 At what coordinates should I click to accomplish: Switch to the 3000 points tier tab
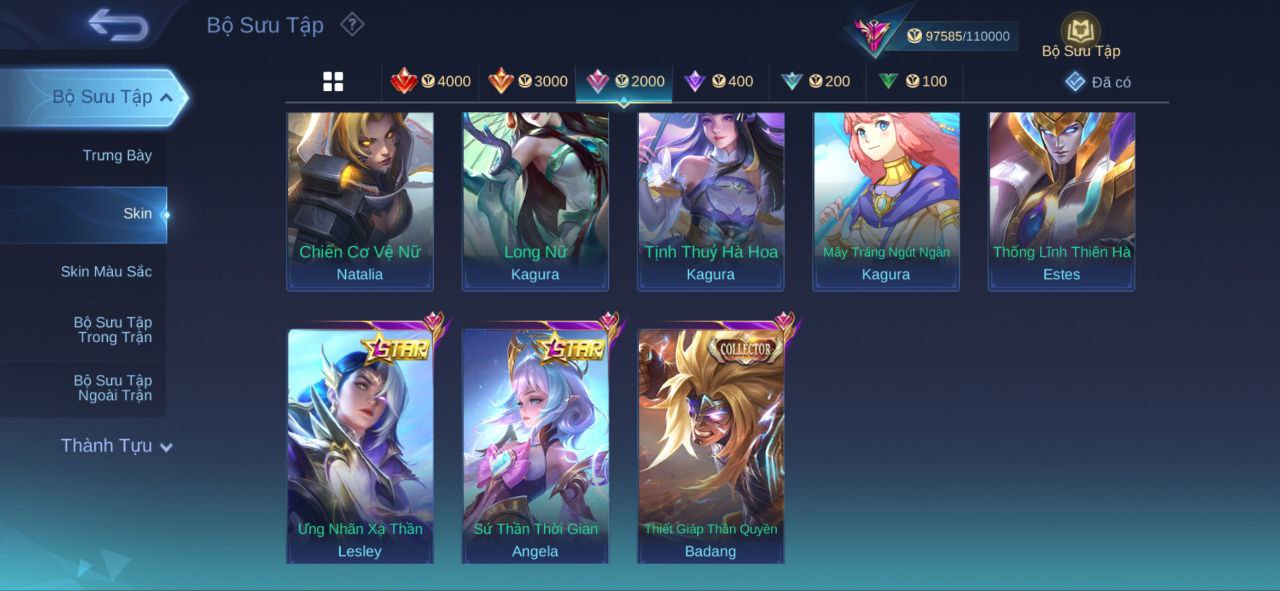click(527, 82)
